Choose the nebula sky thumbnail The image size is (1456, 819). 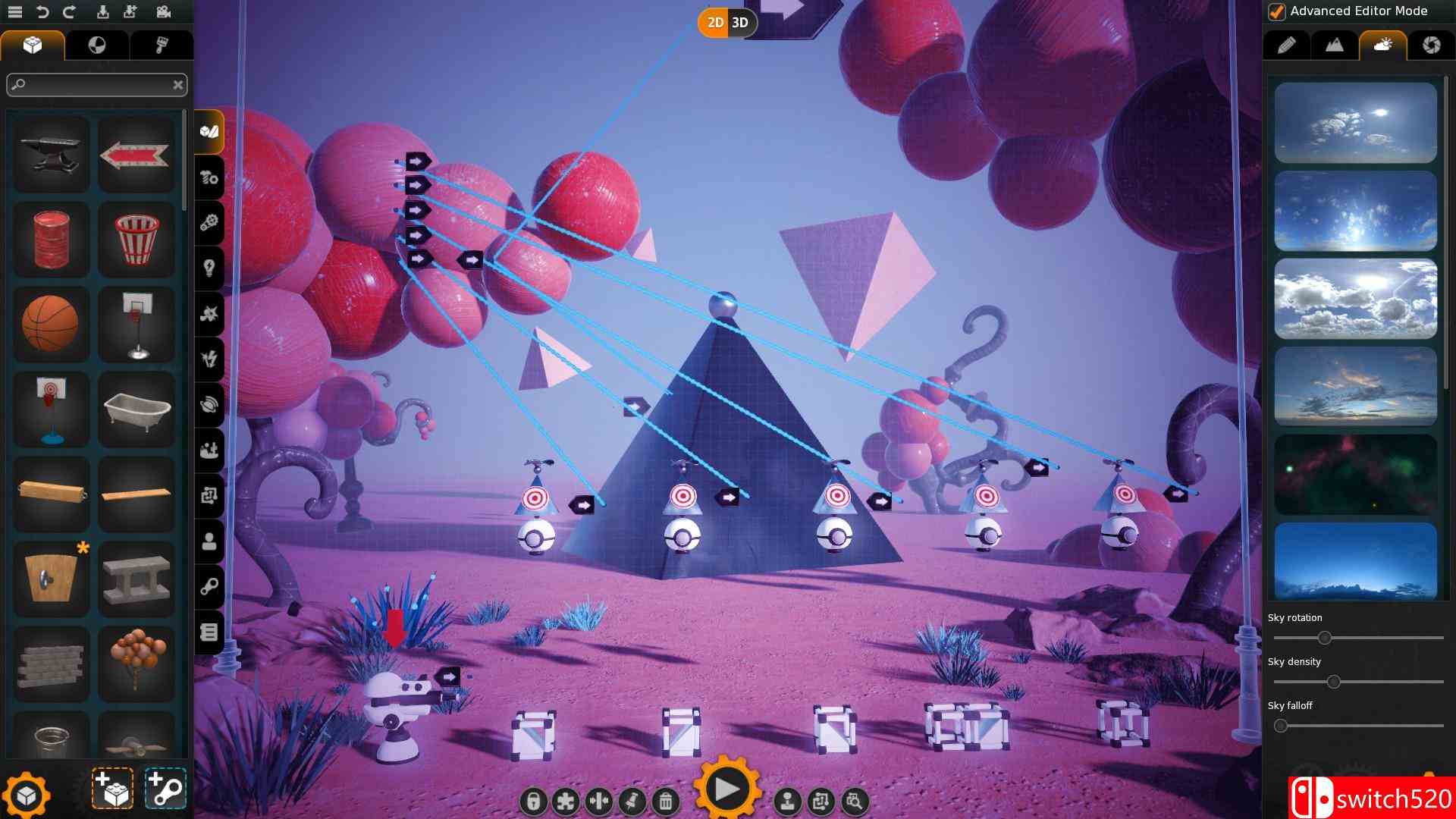tap(1355, 474)
